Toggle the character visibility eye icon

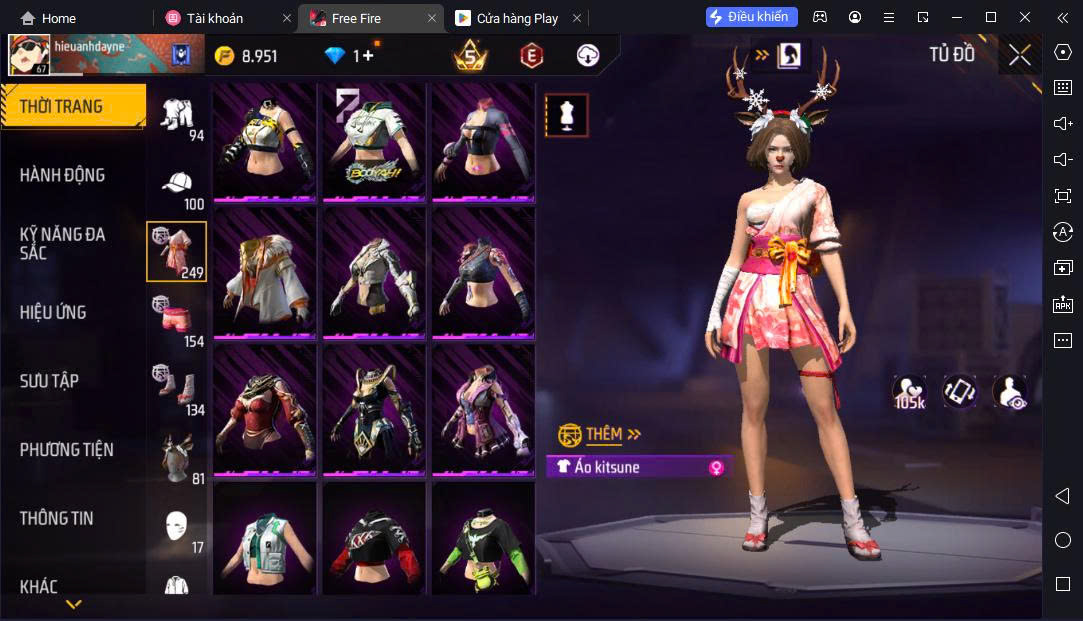click(1009, 392)
